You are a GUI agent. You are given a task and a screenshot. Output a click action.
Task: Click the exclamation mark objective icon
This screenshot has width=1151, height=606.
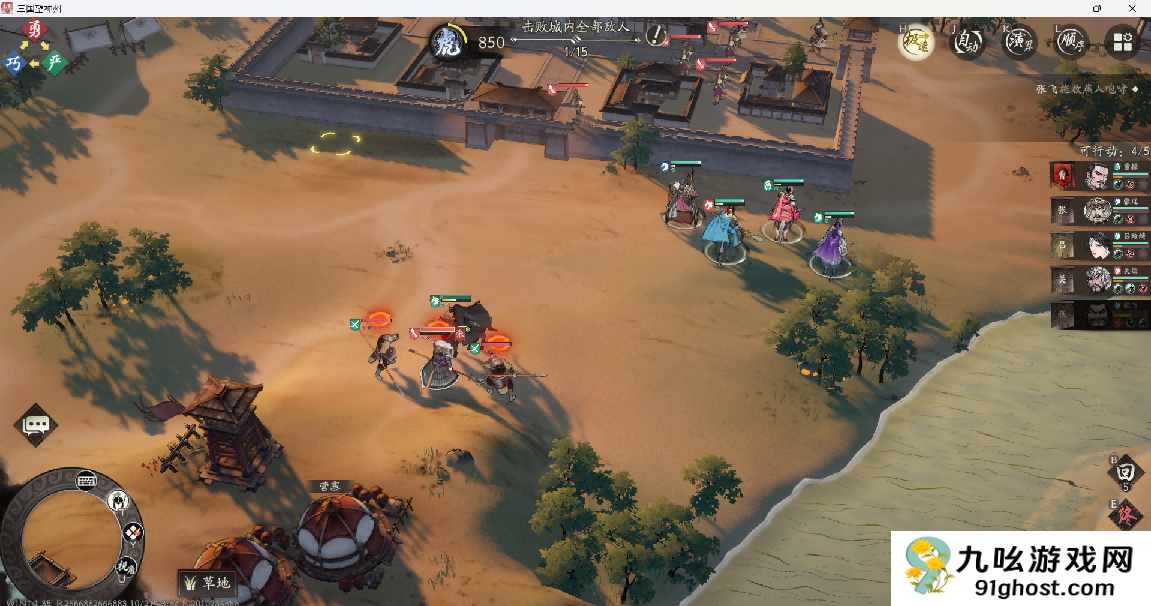[656, 37]
